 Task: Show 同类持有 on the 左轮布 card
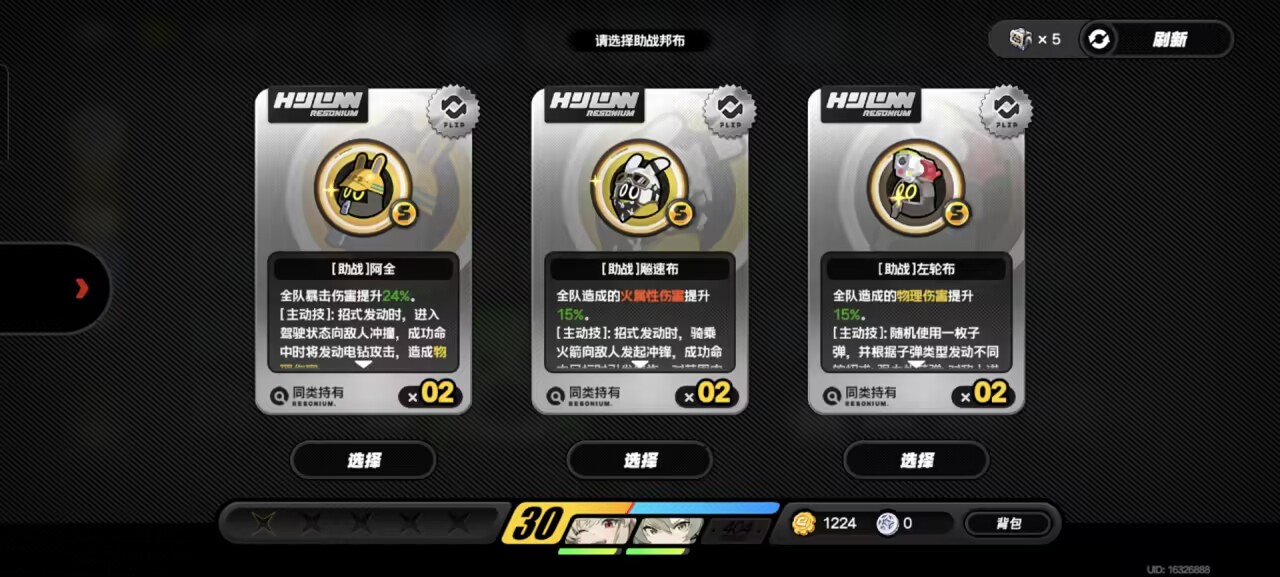[860, 395]
